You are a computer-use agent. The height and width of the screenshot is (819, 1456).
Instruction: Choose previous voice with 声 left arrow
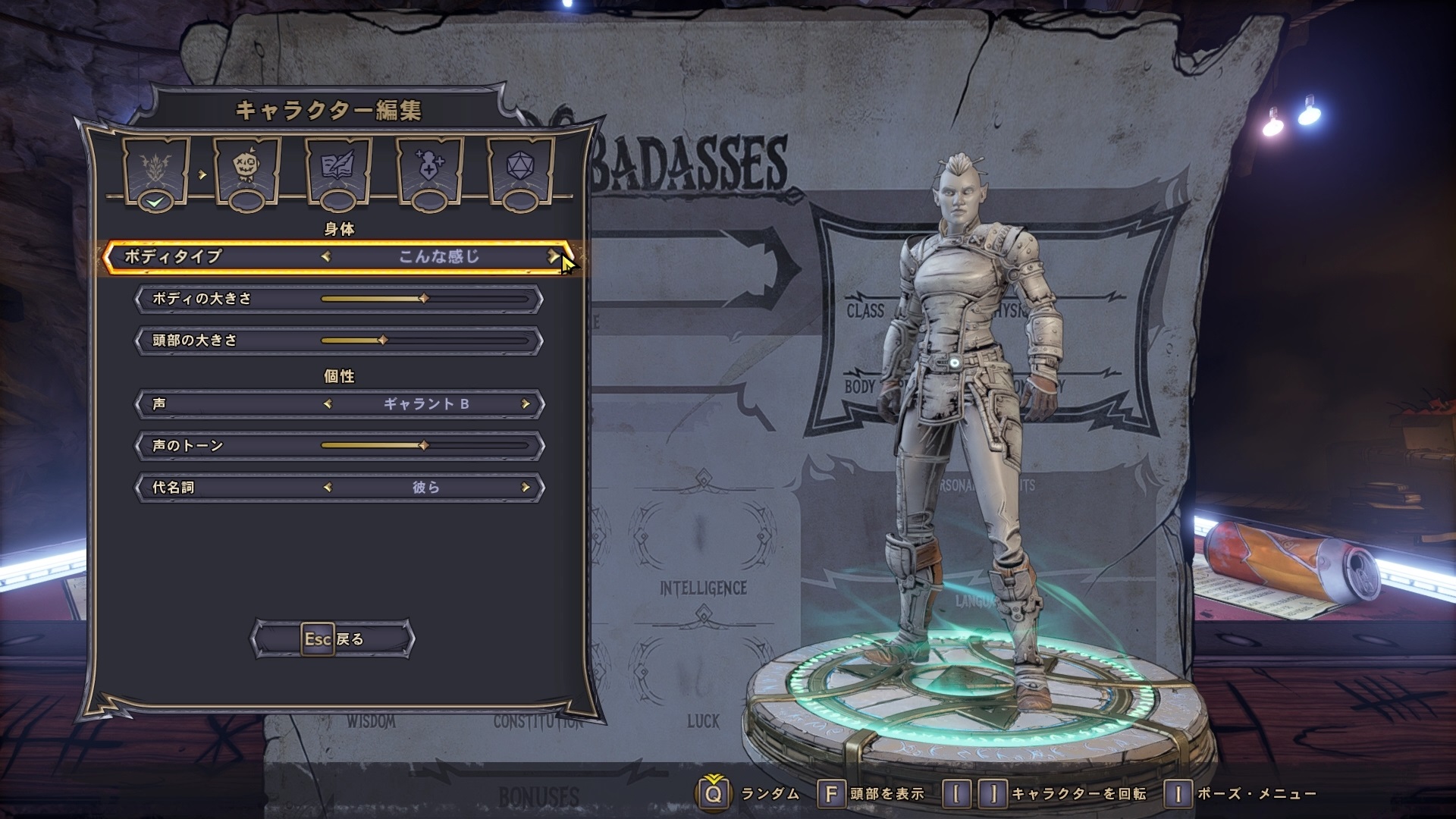pyautogui.click(x=328, y=404)
